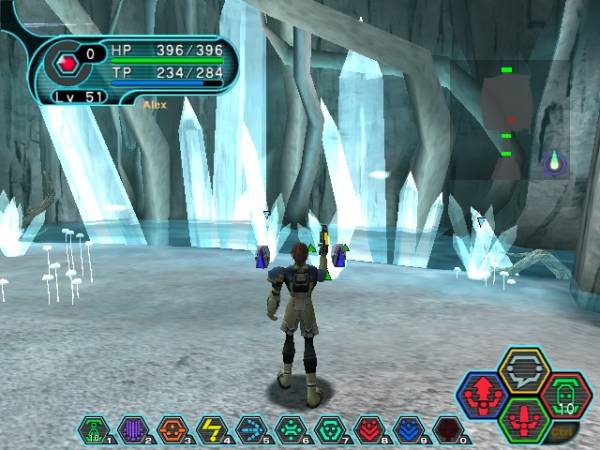Activate the green trefoil technique in slot 7
This screenshot has width=600, height=450.
[328, 430]
